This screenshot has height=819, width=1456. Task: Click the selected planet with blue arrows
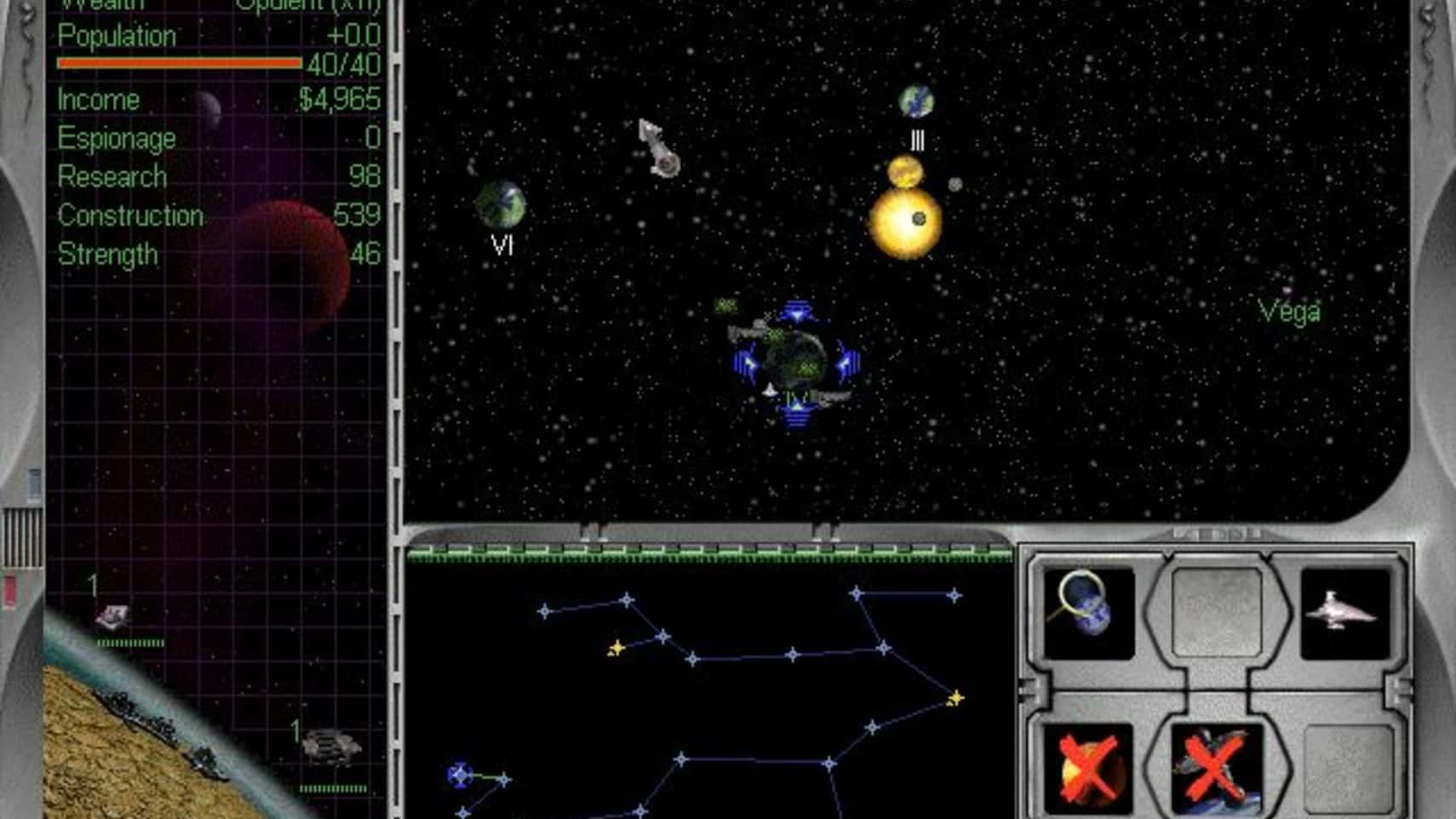(796, 361)
